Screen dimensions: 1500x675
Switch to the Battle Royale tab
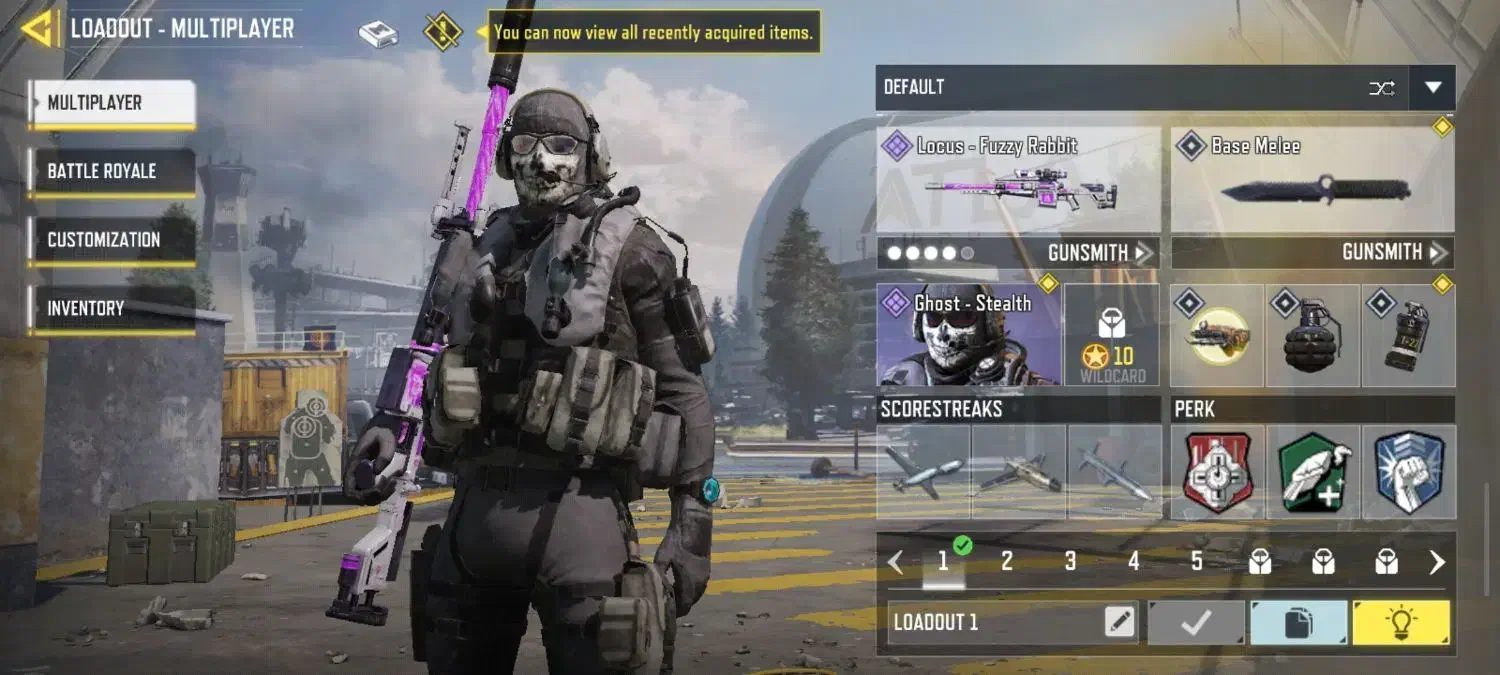point(110,171)
